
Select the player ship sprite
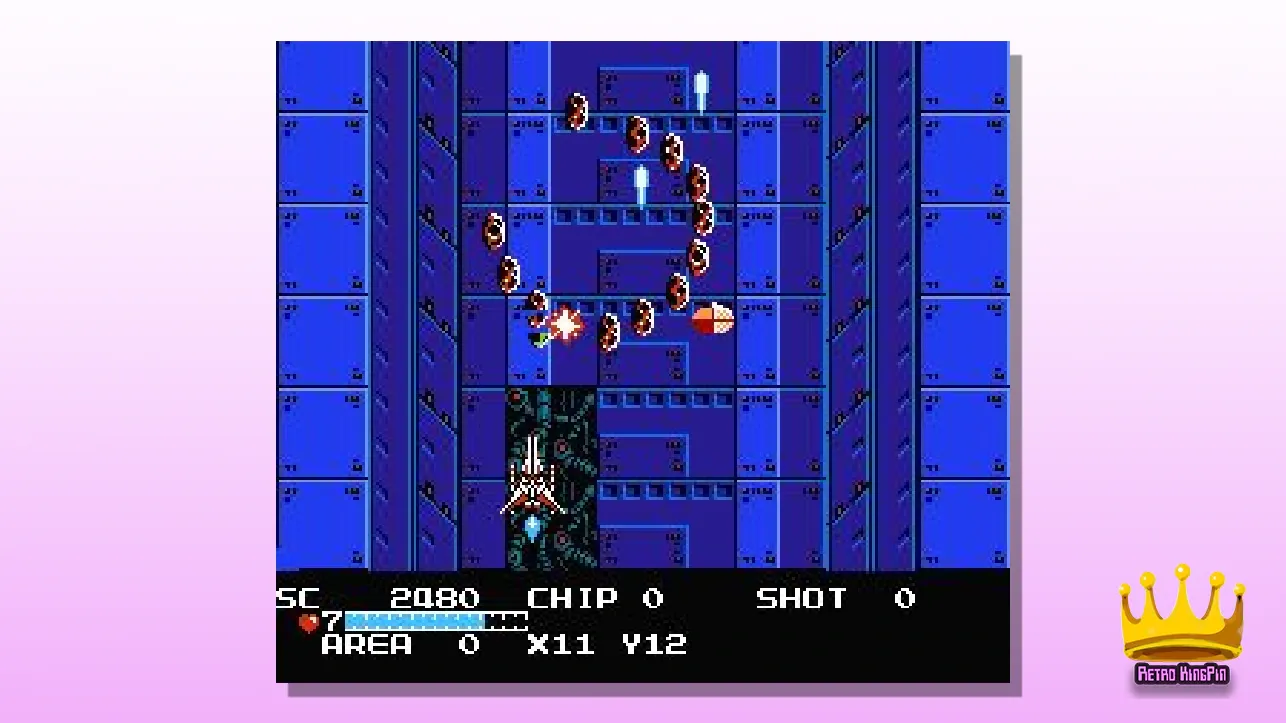coord(535,480)
